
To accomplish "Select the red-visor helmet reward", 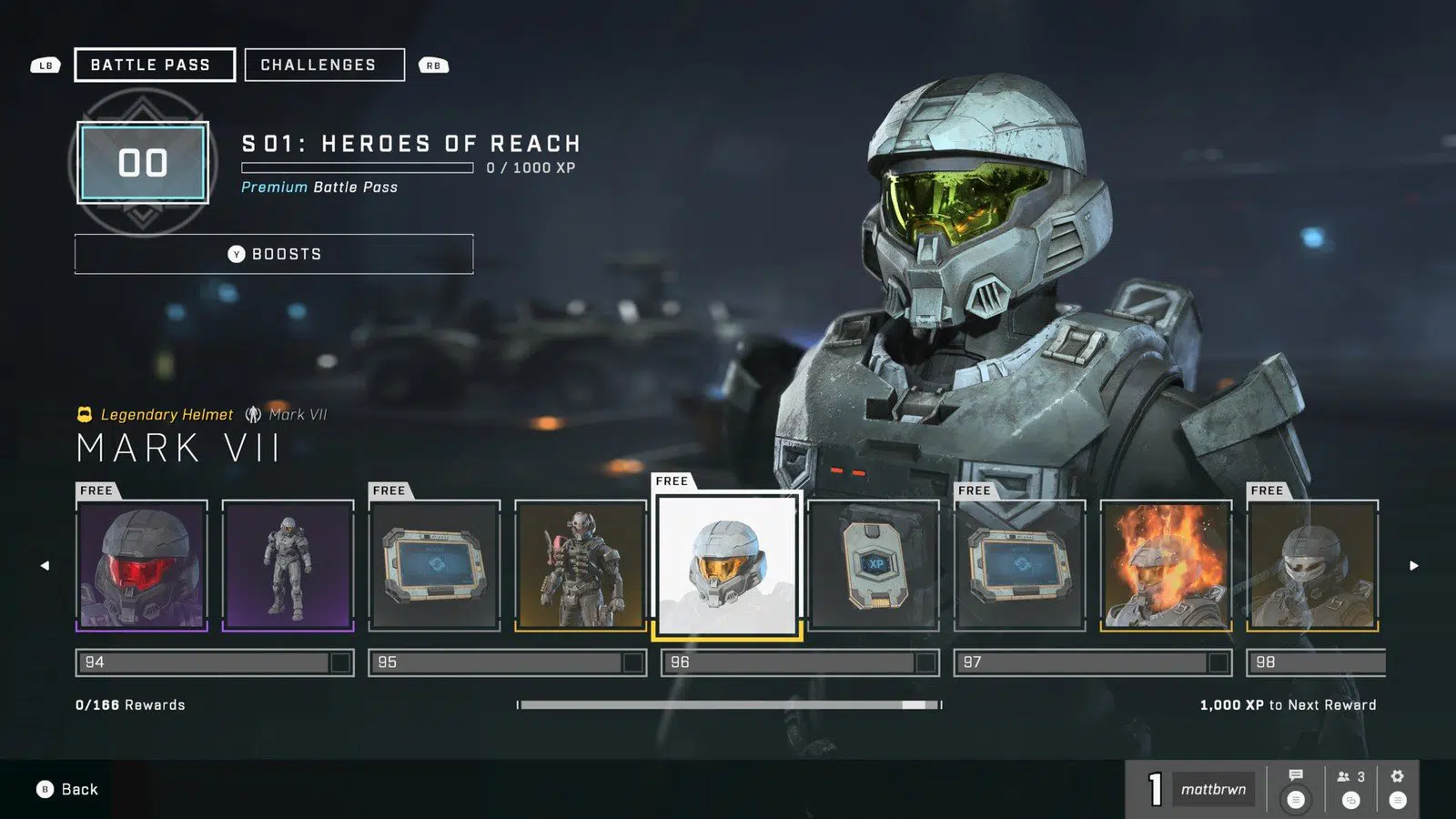I will [x=142, y=565].
